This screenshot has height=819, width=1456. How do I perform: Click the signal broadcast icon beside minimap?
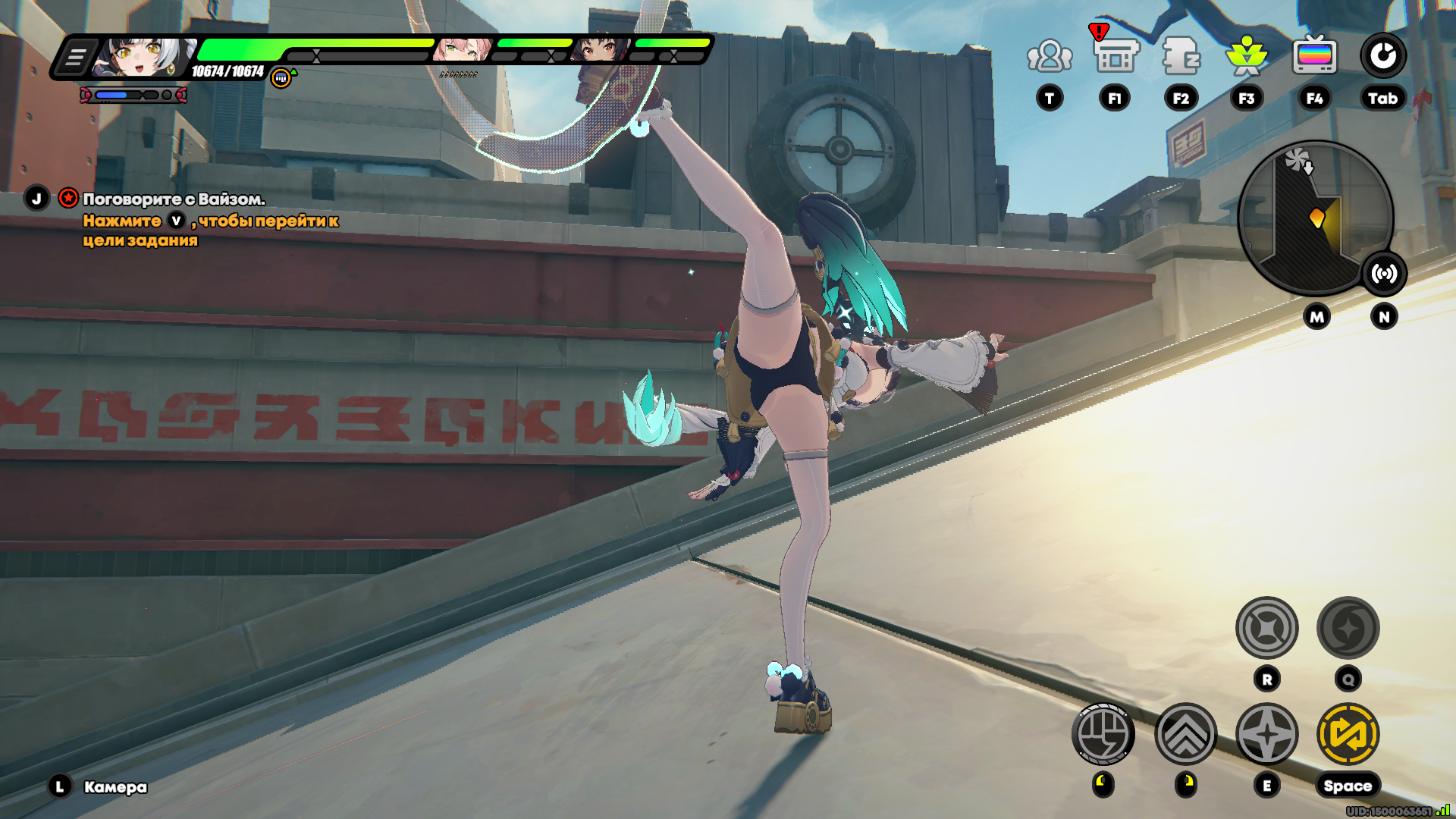(1384, 274)
